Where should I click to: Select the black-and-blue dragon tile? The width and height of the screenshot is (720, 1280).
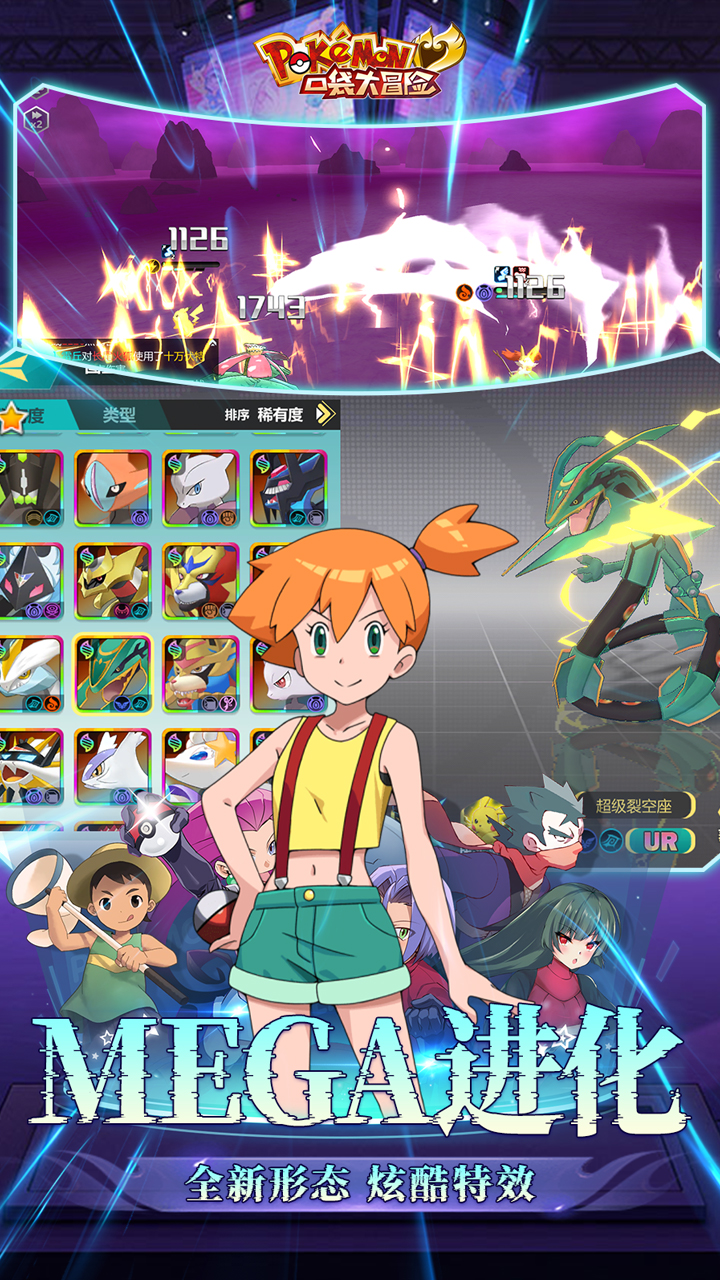(288, 487)
